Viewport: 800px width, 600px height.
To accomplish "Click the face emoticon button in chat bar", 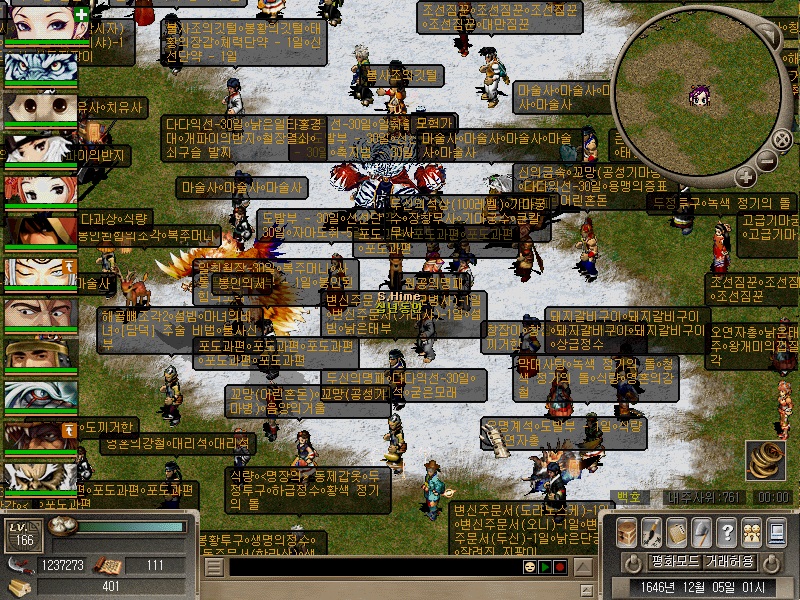I will tap(529, 567).
